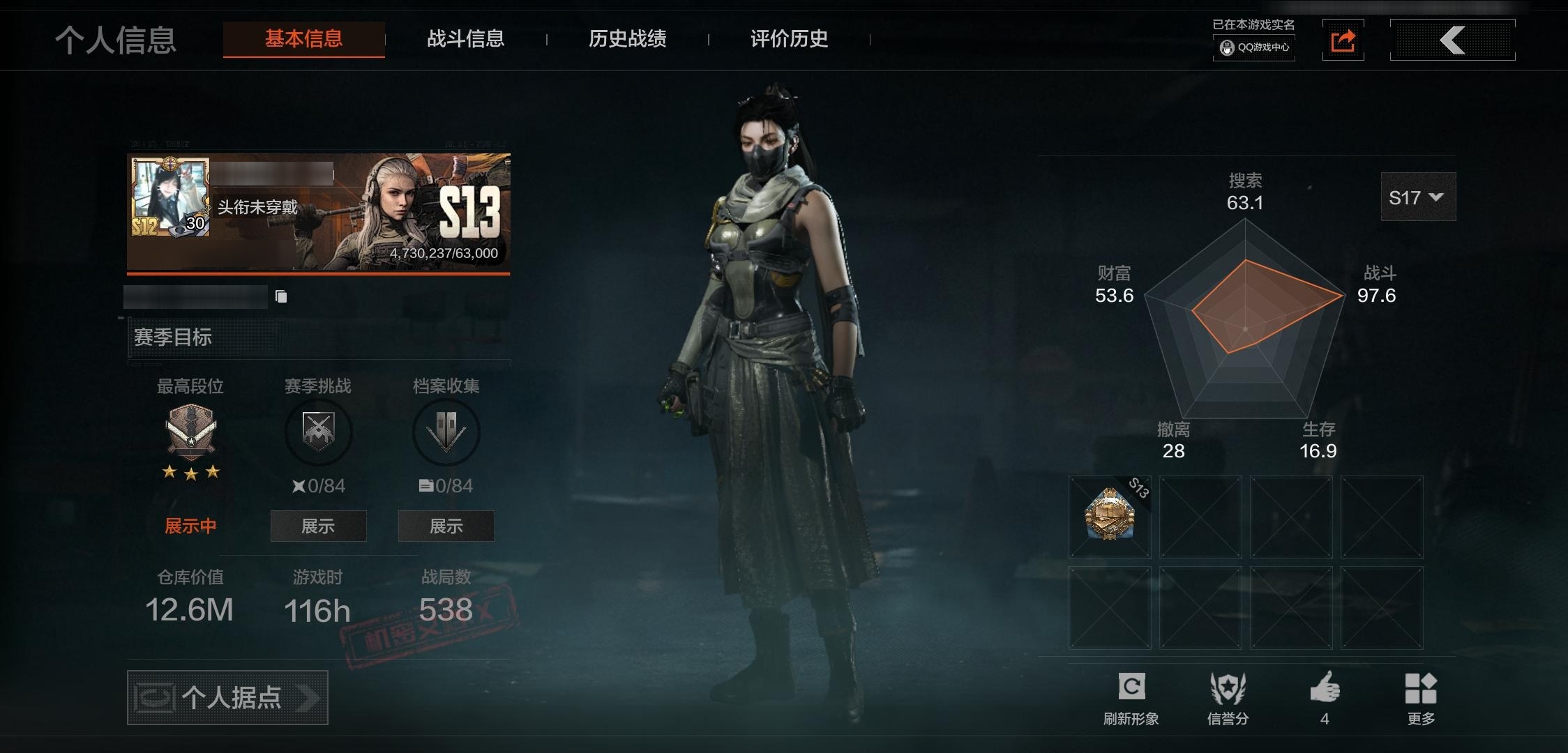This screenshot has width=1568, height=753.
Task: Click the QQ游戏中心 link
Action: pyautogui.click(x=1253, y=49)
